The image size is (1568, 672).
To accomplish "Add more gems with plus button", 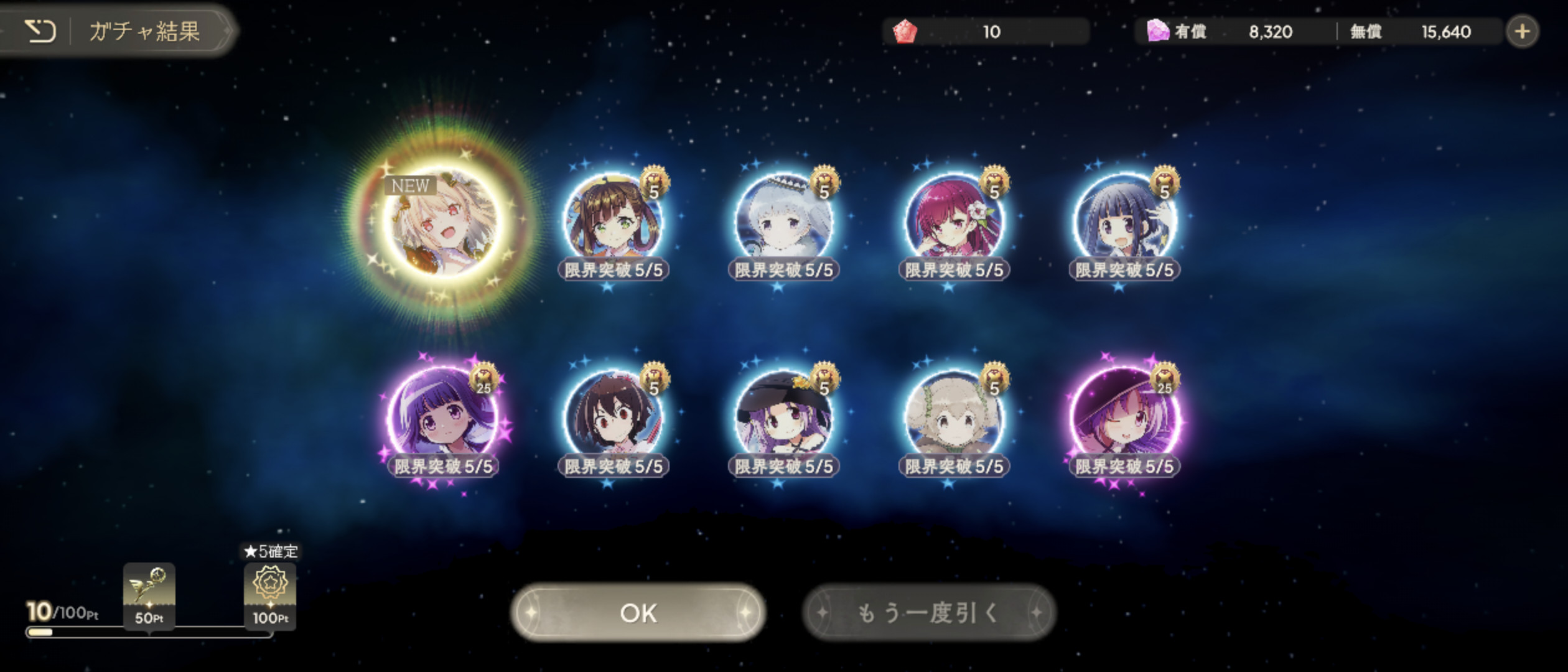I will point(1522,31).
